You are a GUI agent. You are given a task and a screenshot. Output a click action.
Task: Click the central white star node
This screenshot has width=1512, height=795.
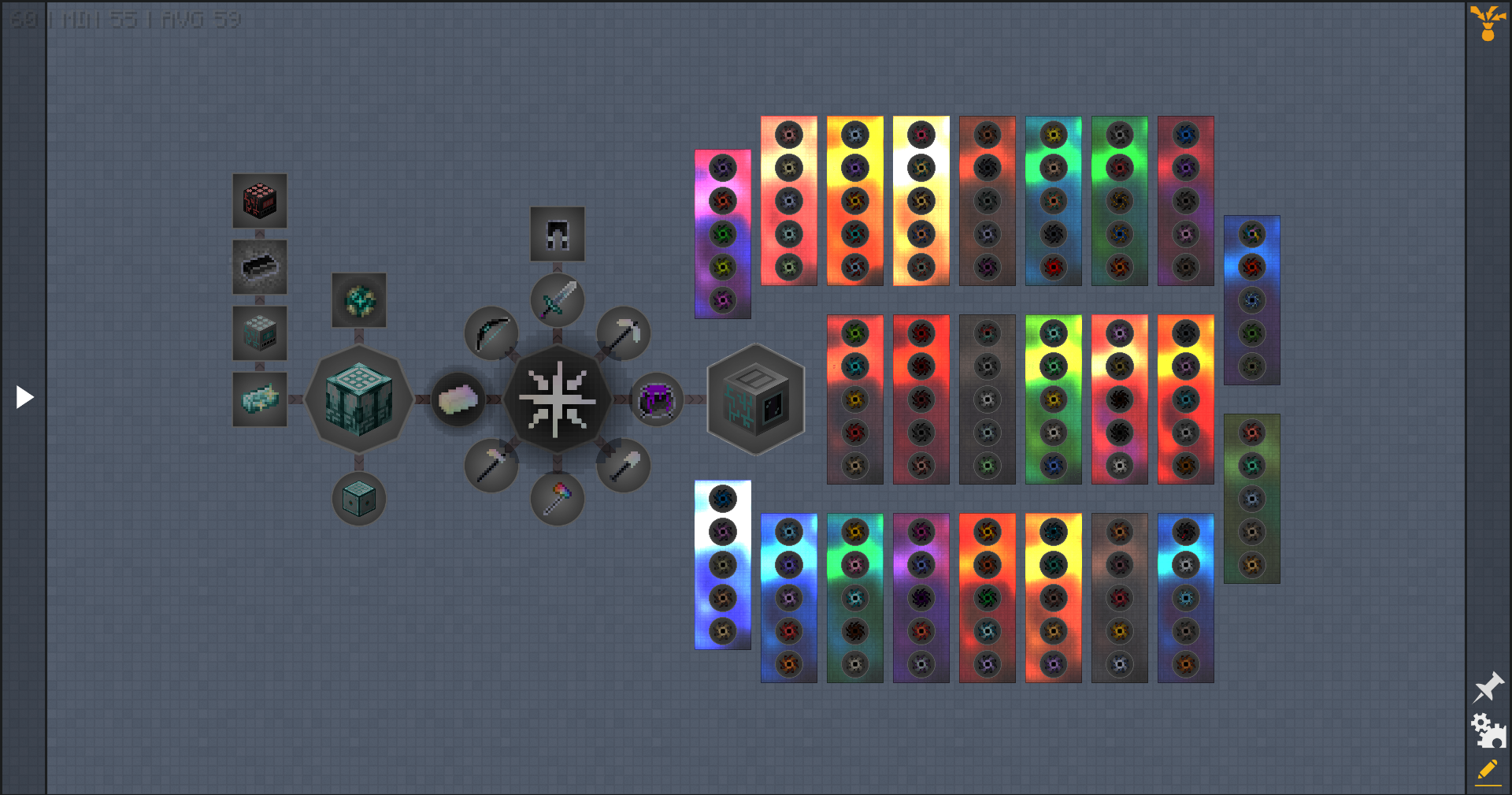(x=559, y=399)
